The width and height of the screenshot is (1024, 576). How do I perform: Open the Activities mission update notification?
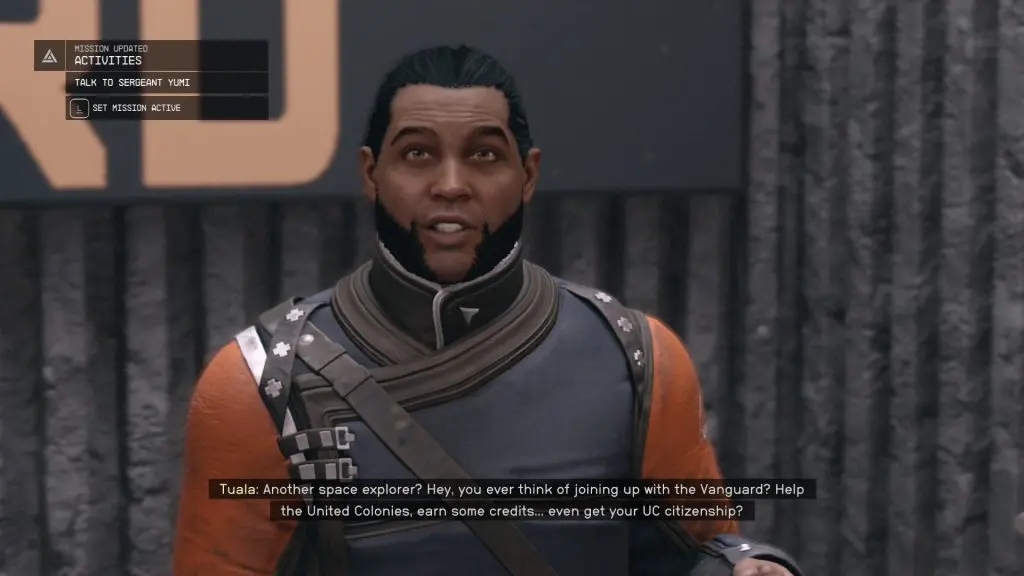(166, 56)
